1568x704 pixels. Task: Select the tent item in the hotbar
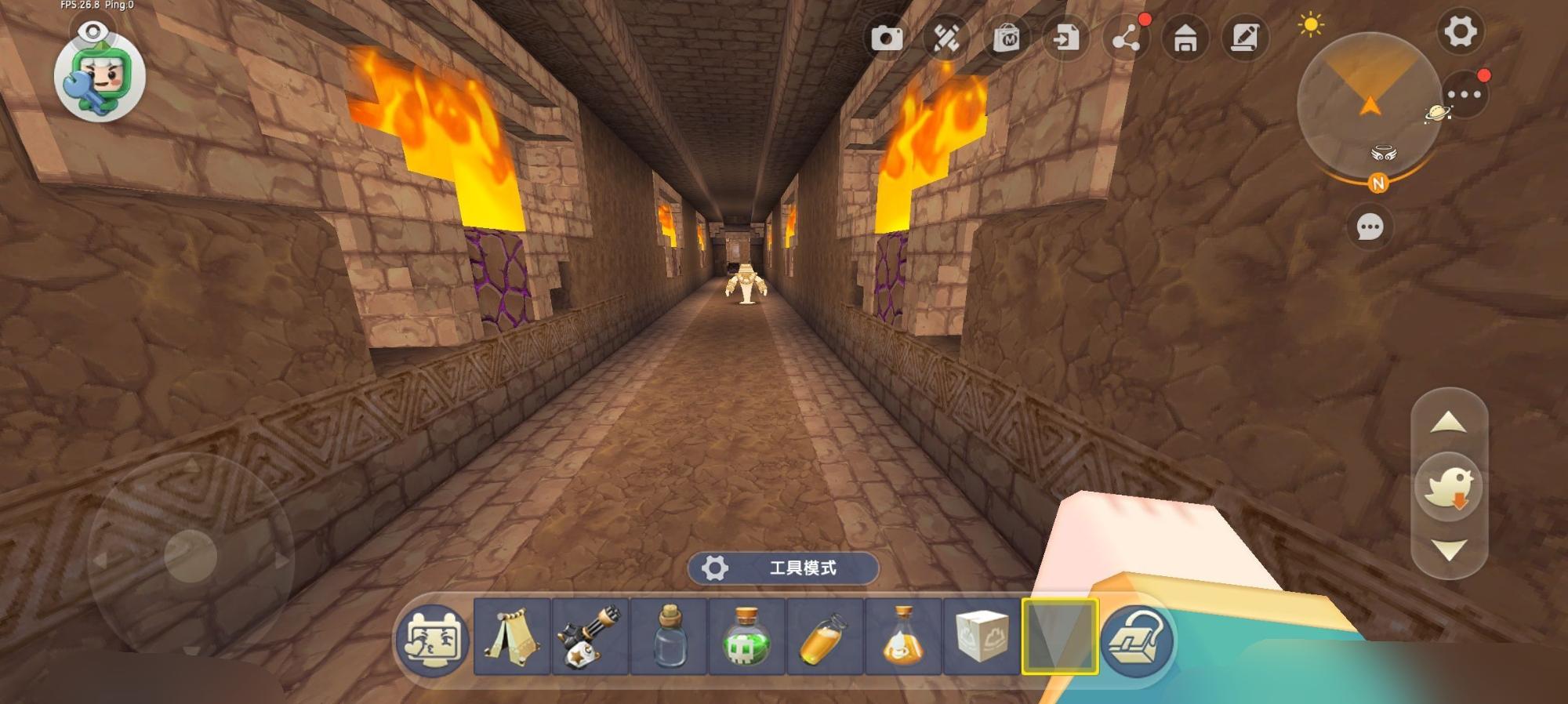[511, 637]
